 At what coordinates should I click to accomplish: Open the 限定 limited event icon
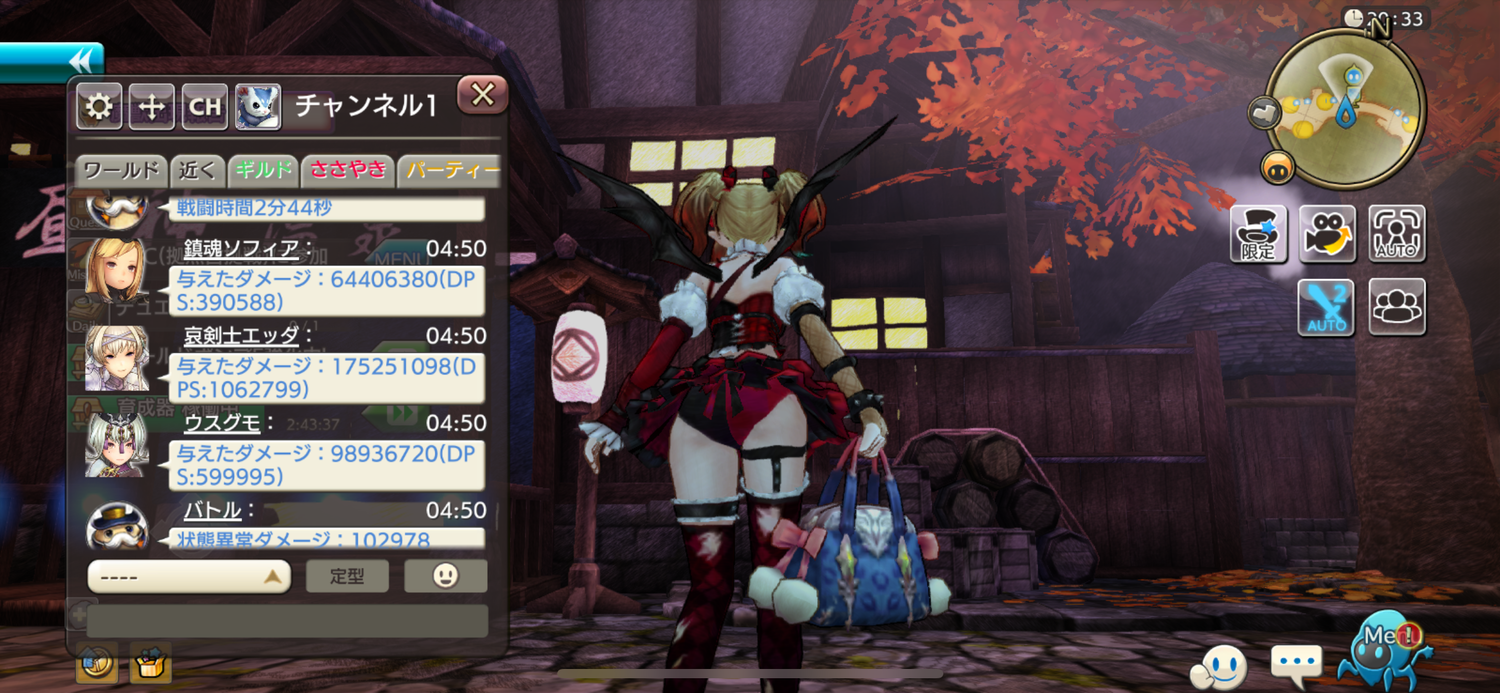[x=1258, y=234]
